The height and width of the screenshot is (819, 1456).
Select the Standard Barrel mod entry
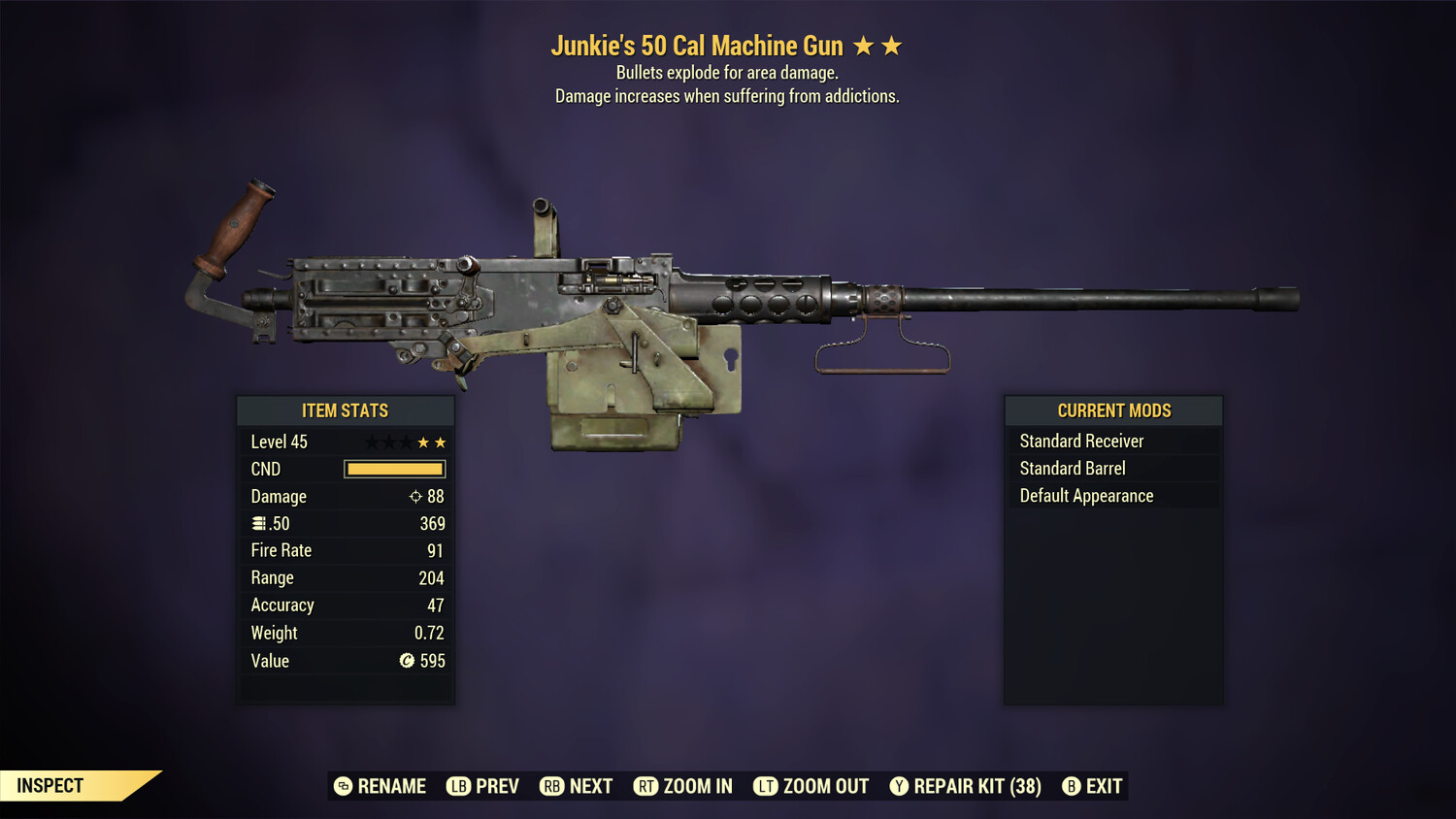click(1072, 468)
